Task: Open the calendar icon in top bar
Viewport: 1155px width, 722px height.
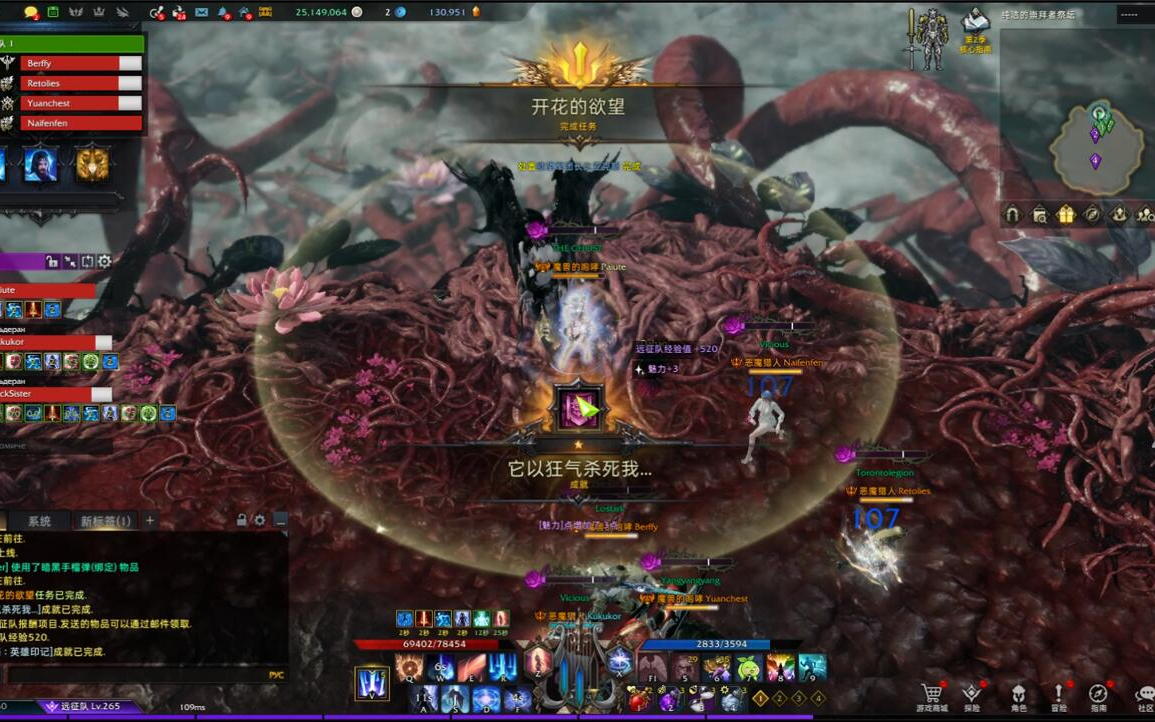Action: coord(53,13)
